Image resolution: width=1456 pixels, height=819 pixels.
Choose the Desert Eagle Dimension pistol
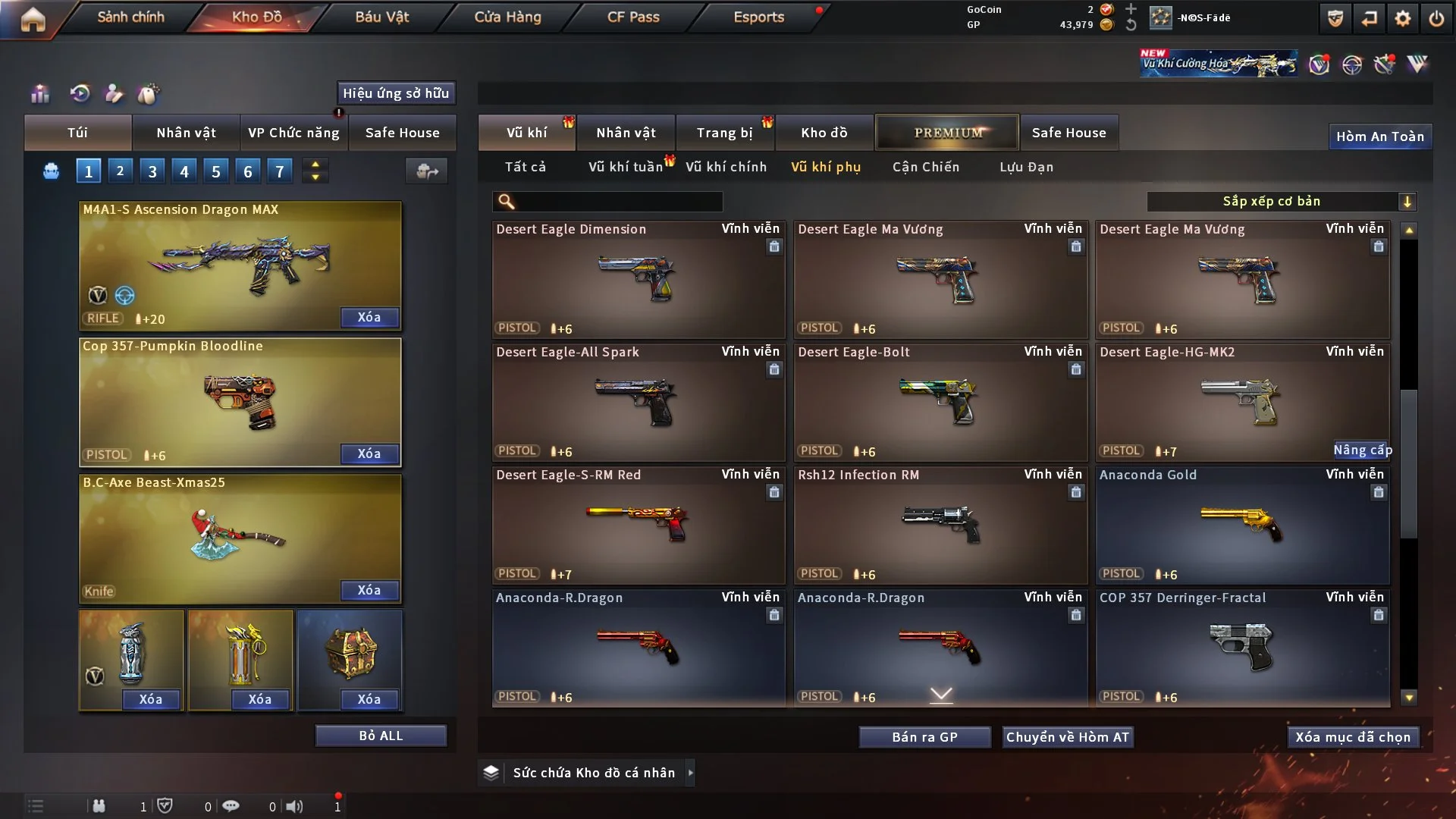638,279
